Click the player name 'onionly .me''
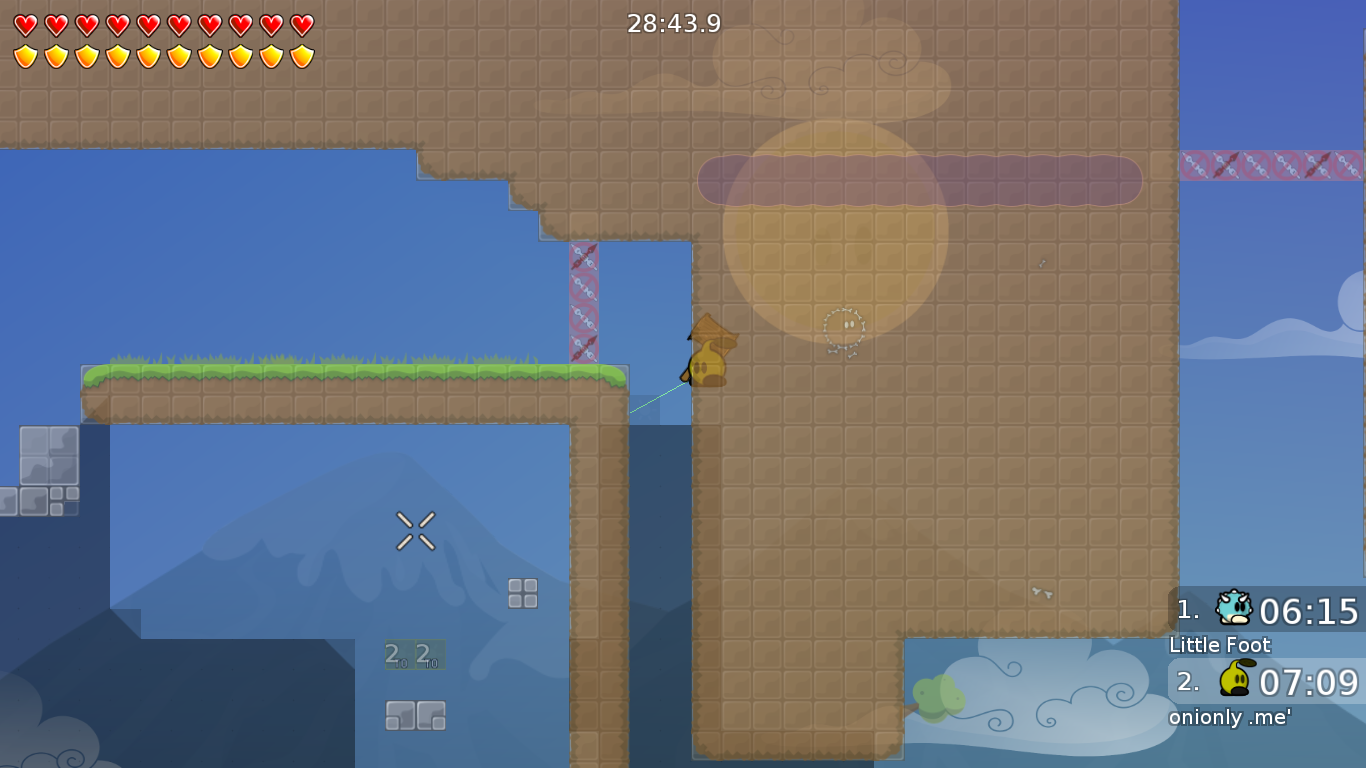 tap(1230, 717)
